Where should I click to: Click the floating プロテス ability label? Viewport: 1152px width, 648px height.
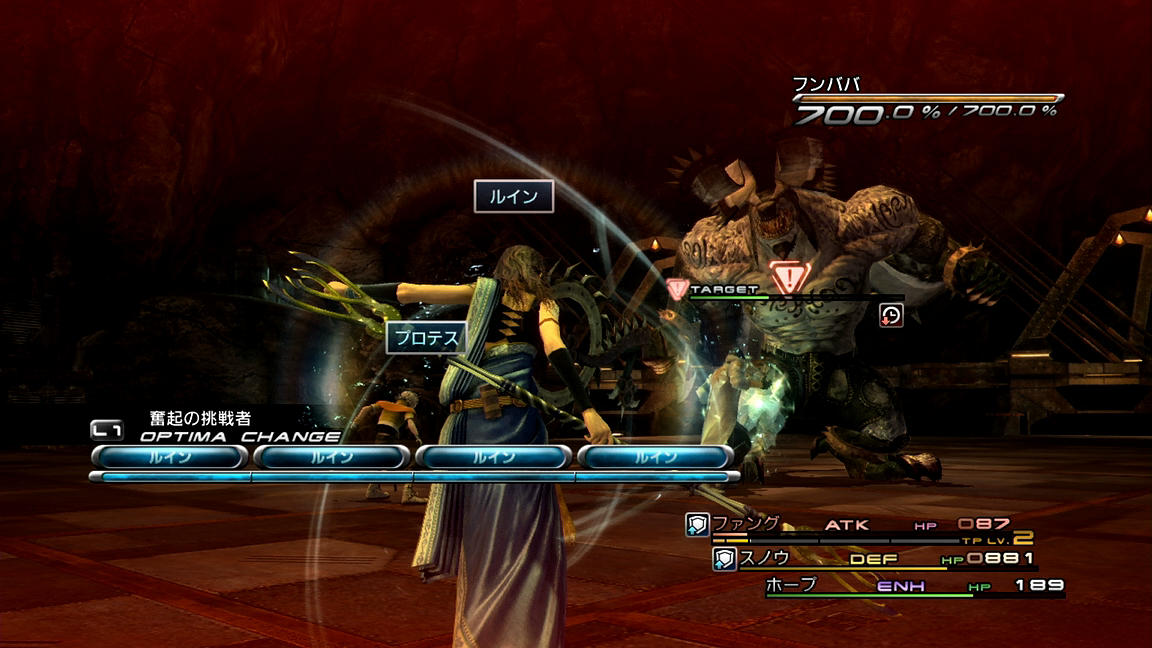pyautogui.click(x=427, y=338)
